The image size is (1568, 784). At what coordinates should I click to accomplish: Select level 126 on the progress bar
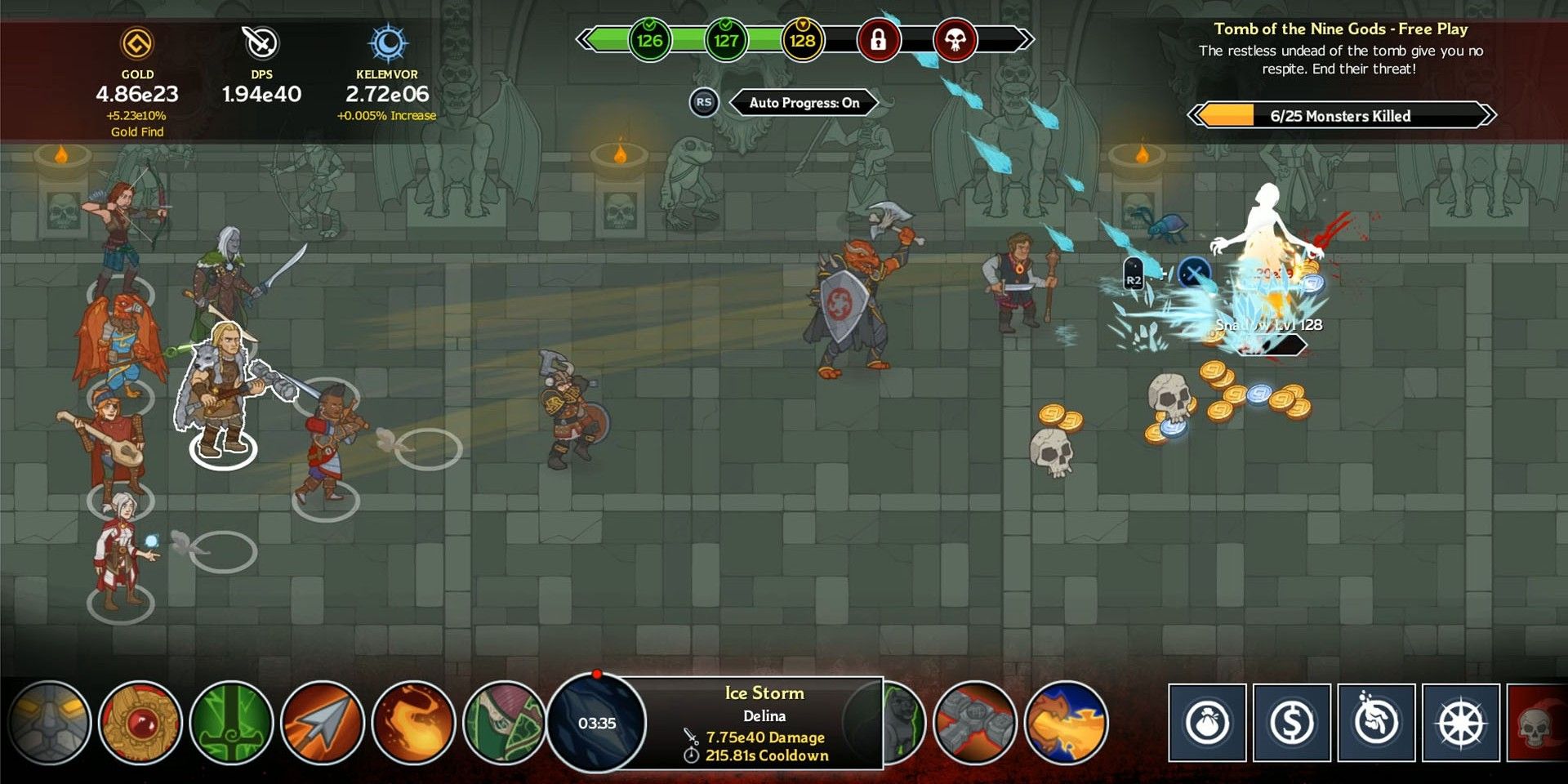pos(646,38)
